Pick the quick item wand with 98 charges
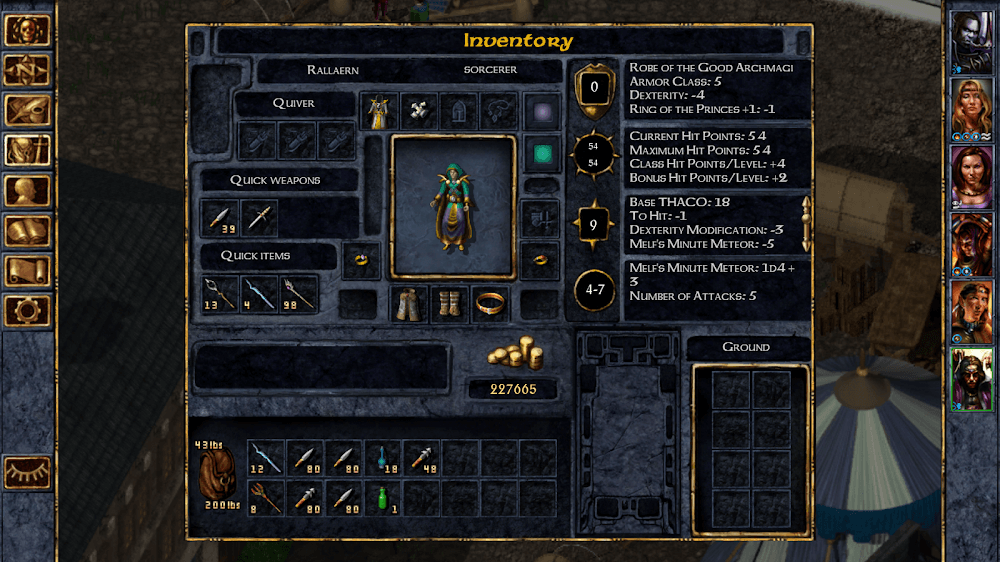1000x562 pixels. 298,294
